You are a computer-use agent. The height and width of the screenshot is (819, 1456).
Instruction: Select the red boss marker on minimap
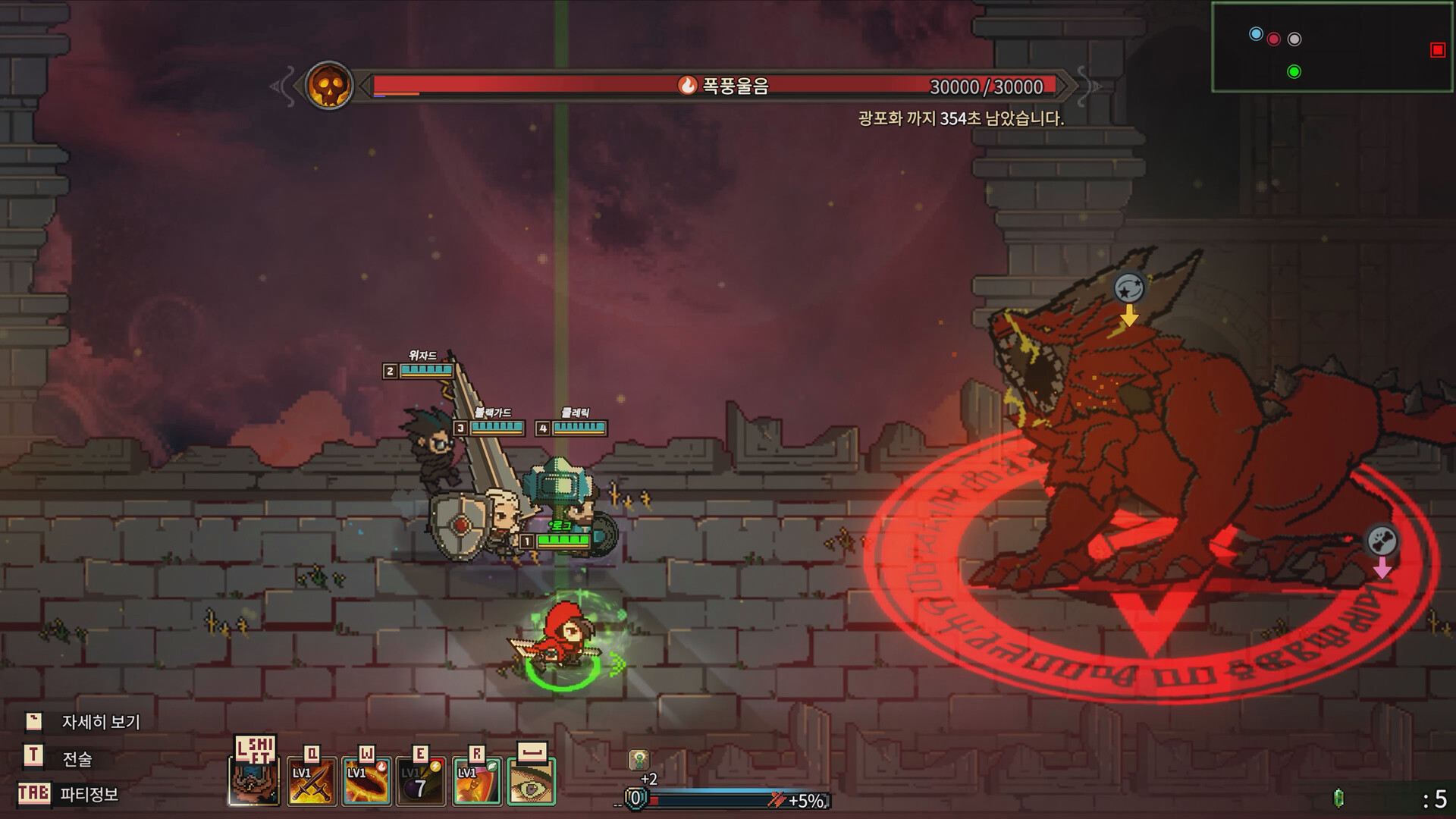tap(1437, 50)
